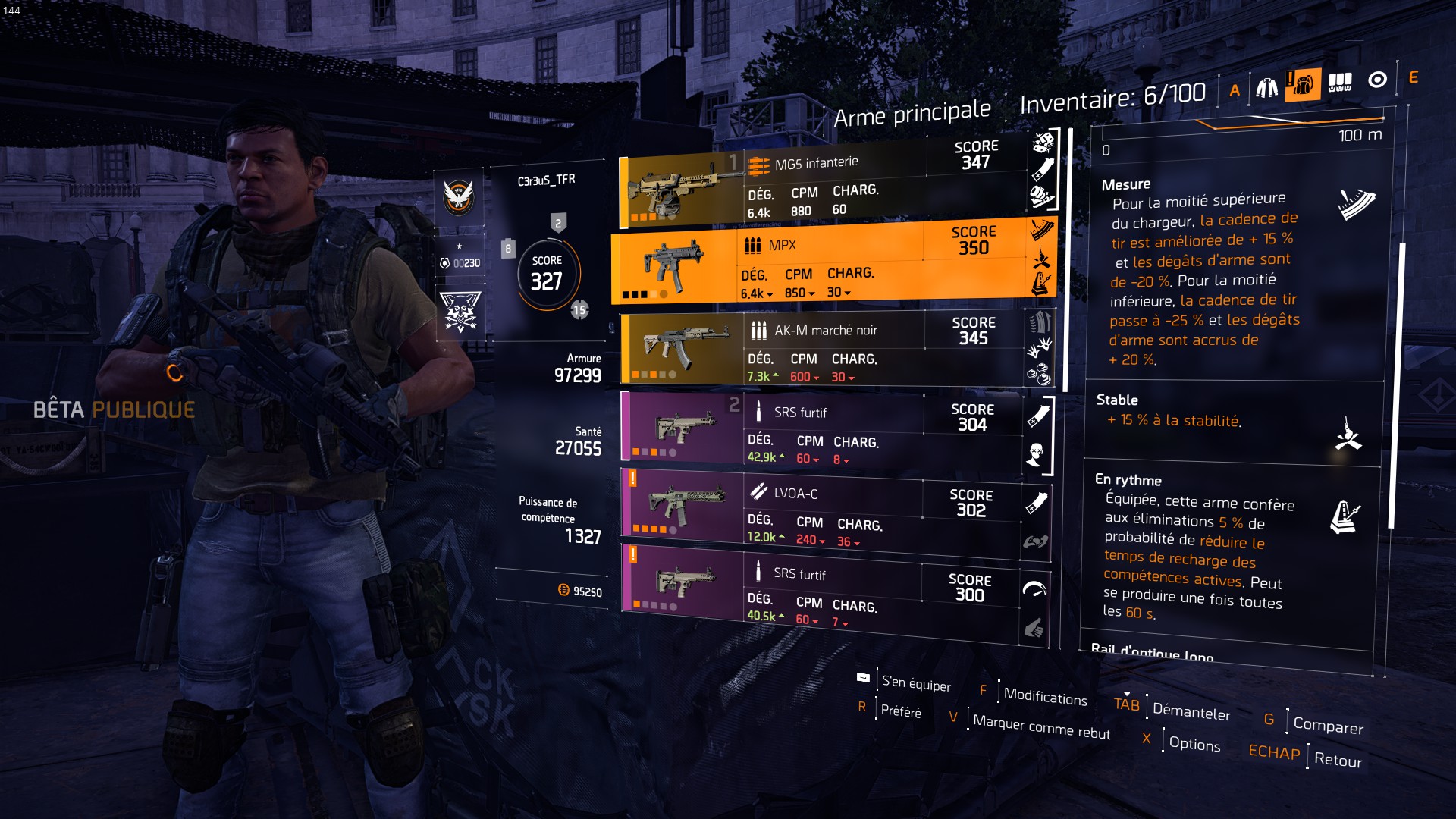
Task: Click the eagle agent emblem icon
Action: pos(459,197)
